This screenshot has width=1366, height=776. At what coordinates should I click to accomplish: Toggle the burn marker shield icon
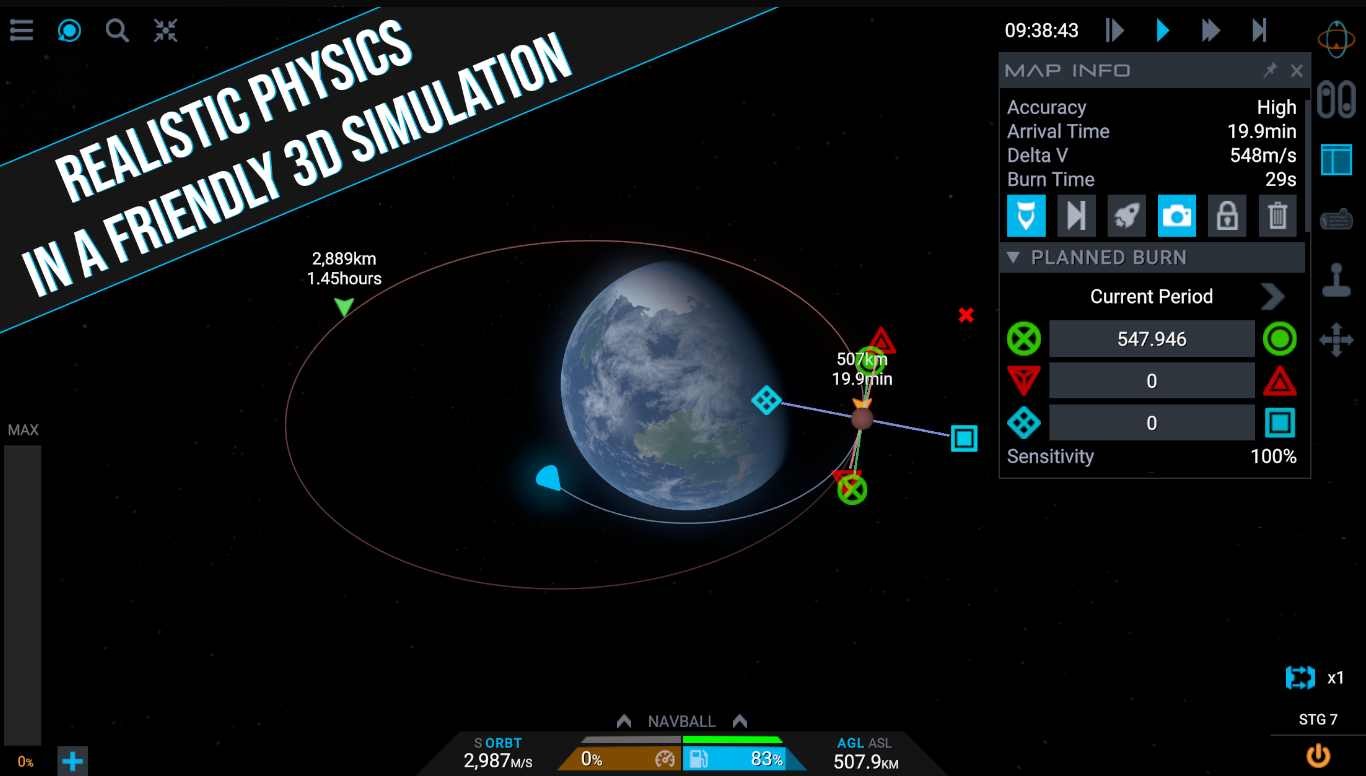1027,215
